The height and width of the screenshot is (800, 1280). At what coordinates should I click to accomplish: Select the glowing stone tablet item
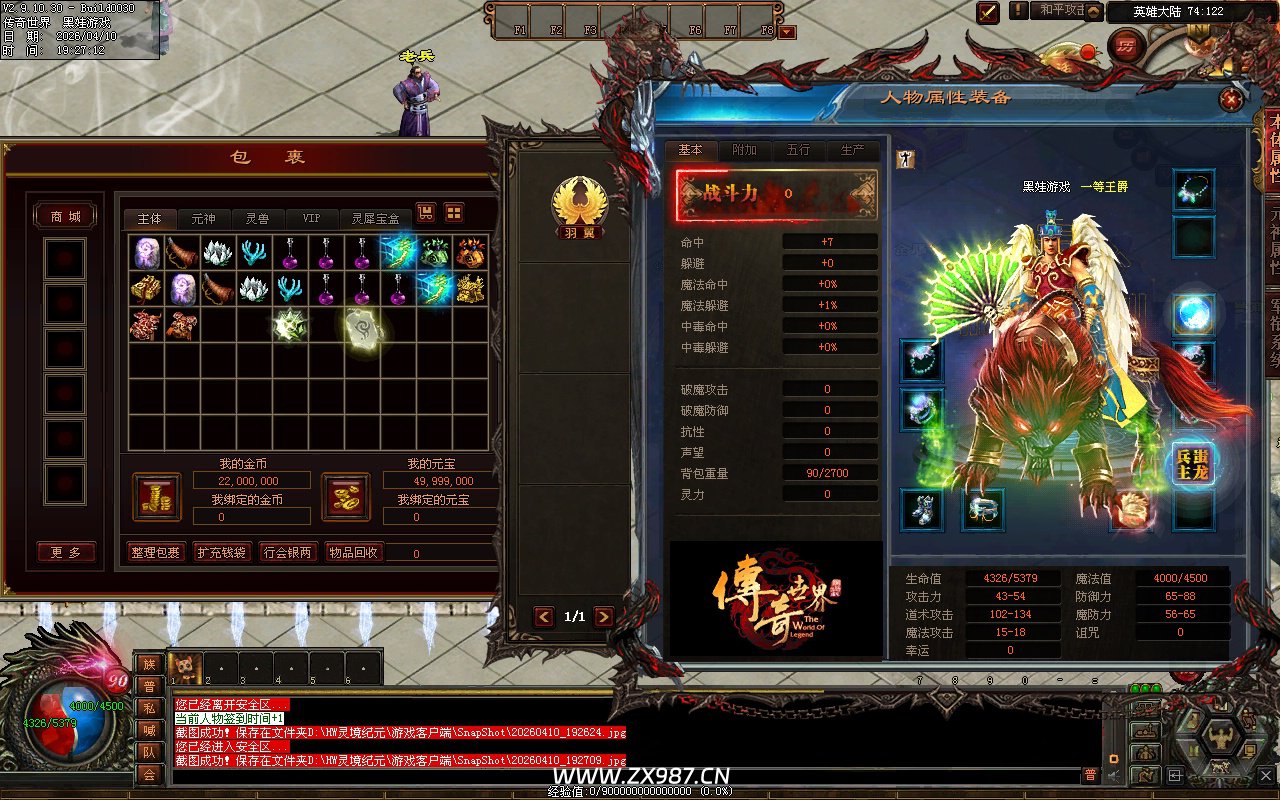361,327
